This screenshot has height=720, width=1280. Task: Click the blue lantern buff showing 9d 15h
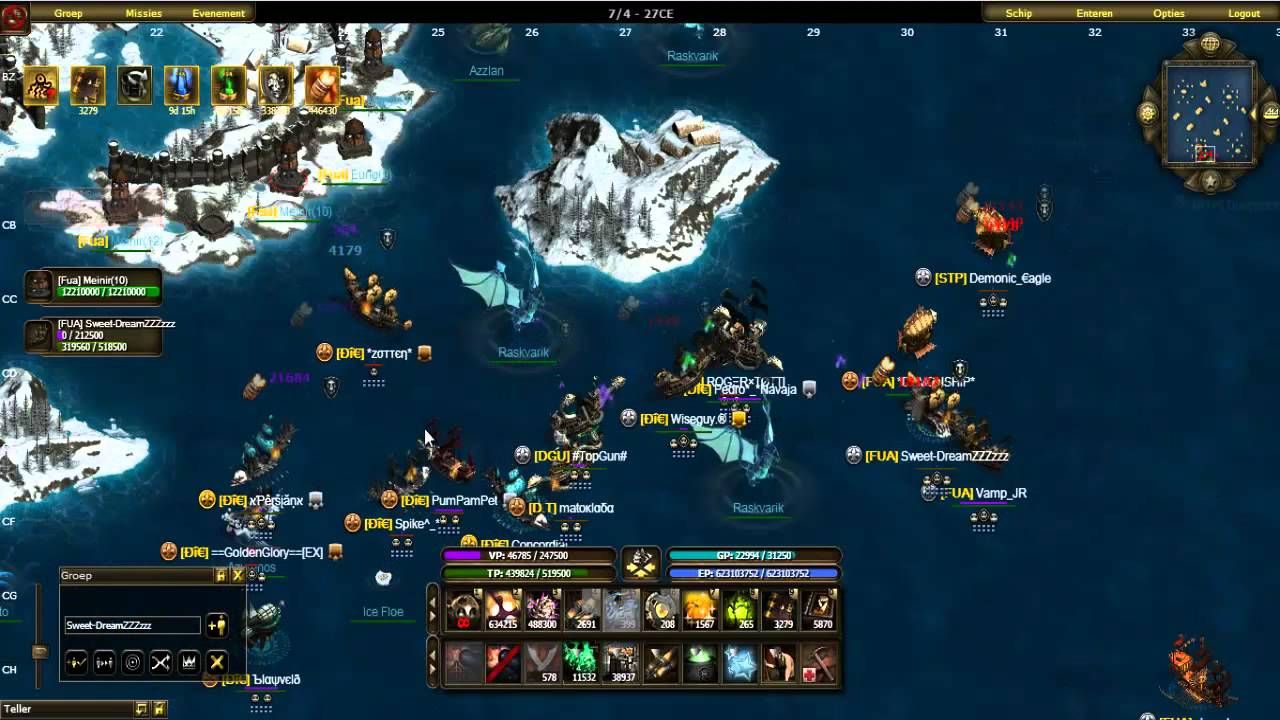[180, 85]
